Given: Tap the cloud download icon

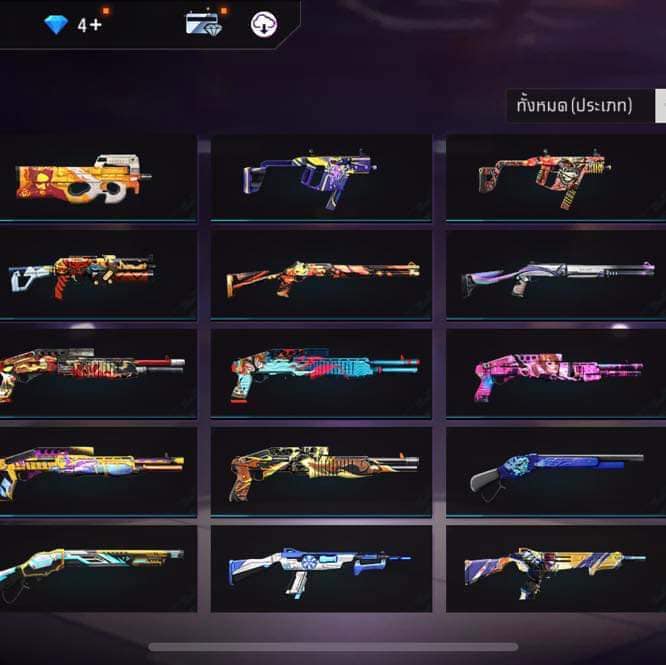Looking at the screenshot, I should pos(264,25).
